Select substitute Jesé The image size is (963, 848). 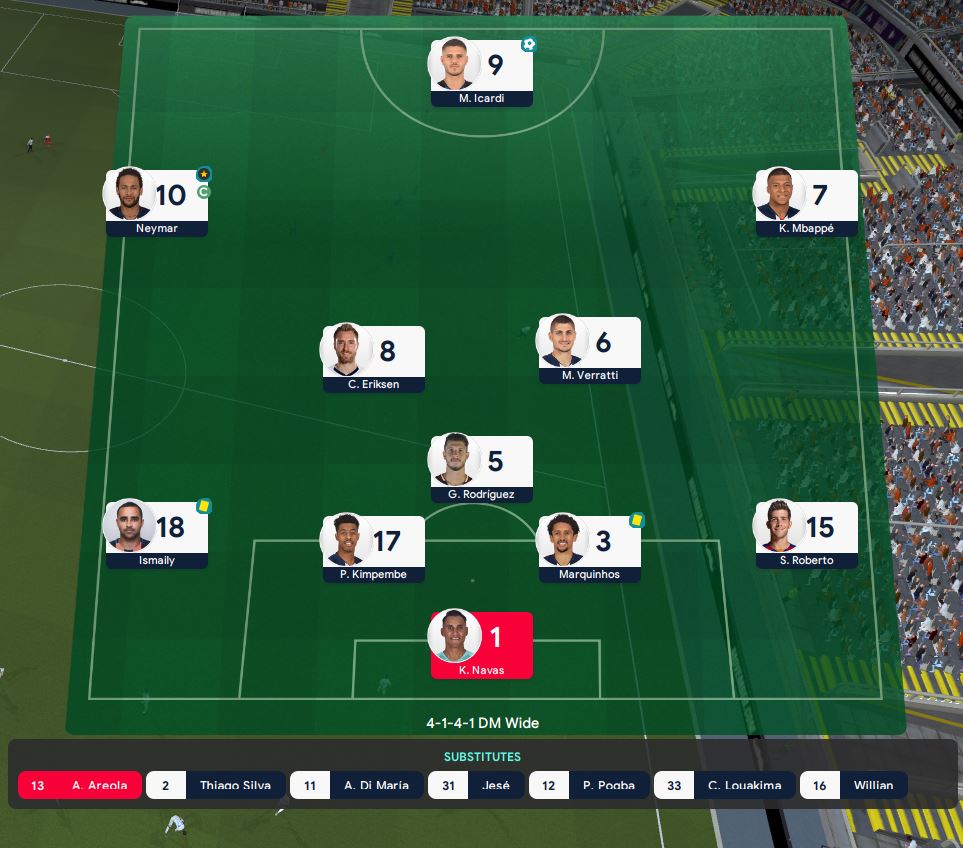[475, 785]
